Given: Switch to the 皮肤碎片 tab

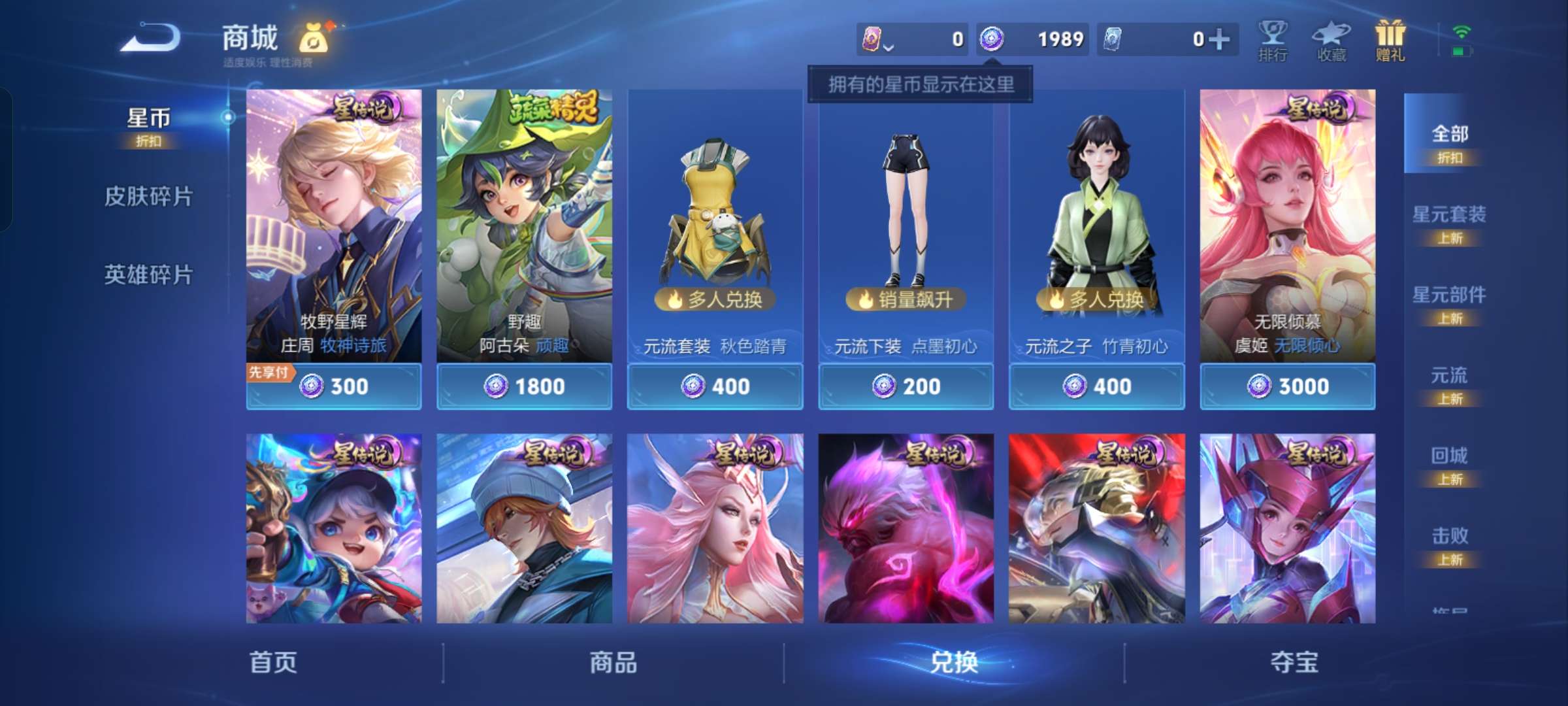Looking at the screenshot, I should [x=149, y=196].
